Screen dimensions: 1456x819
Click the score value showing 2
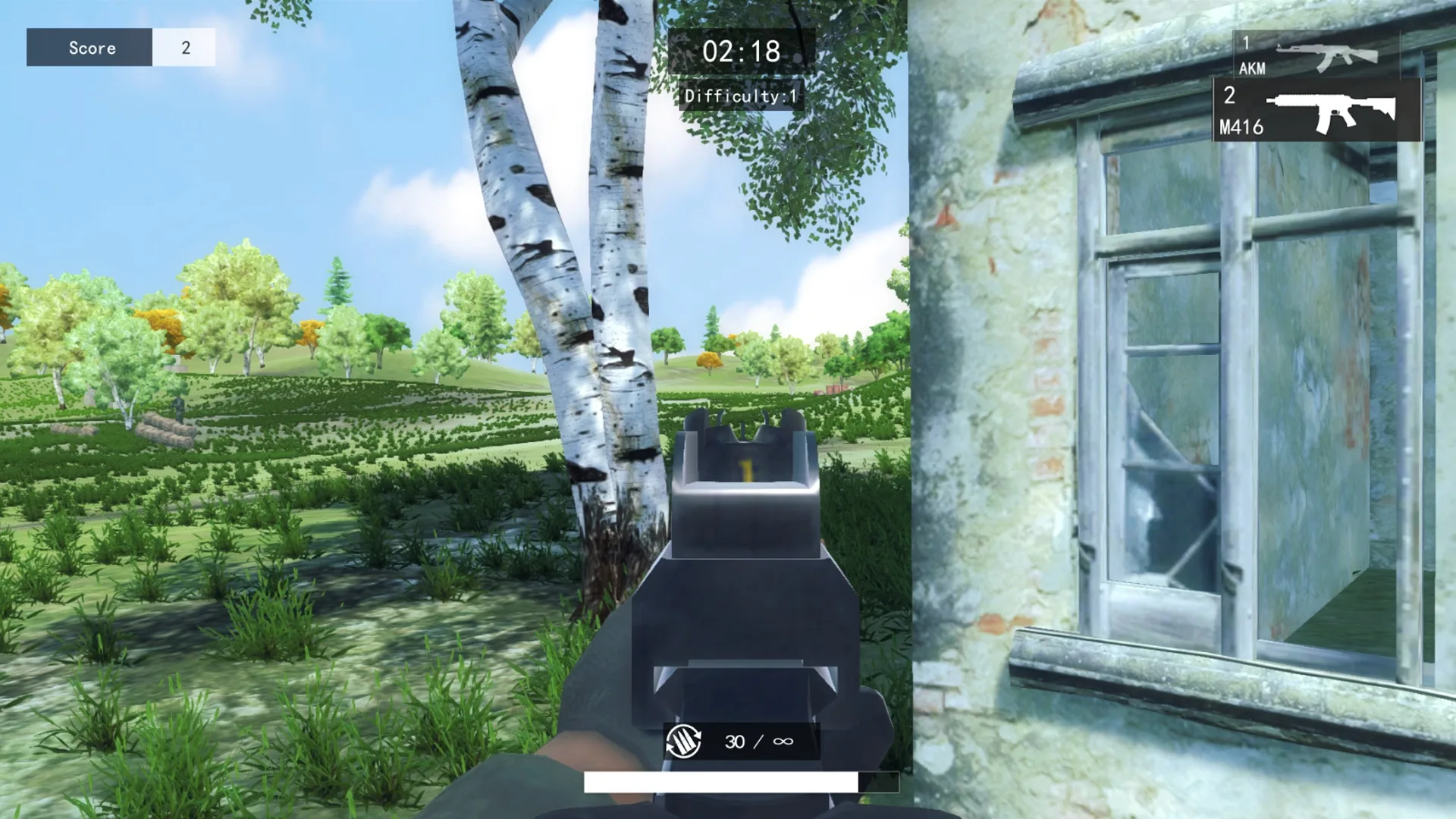point(184,47)
